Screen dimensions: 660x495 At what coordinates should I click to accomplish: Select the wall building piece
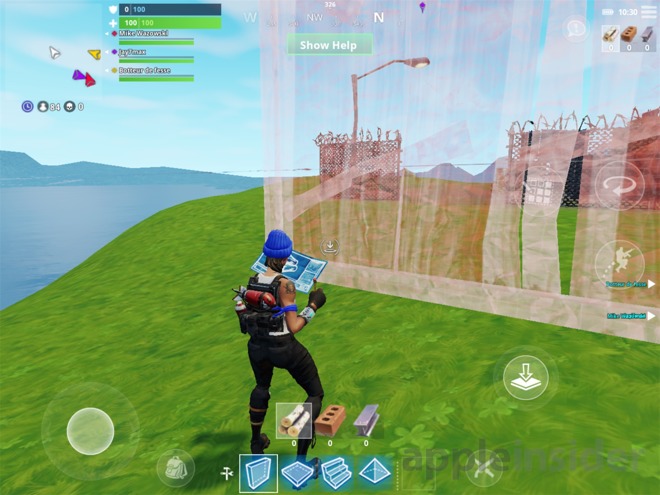point(259,470)
